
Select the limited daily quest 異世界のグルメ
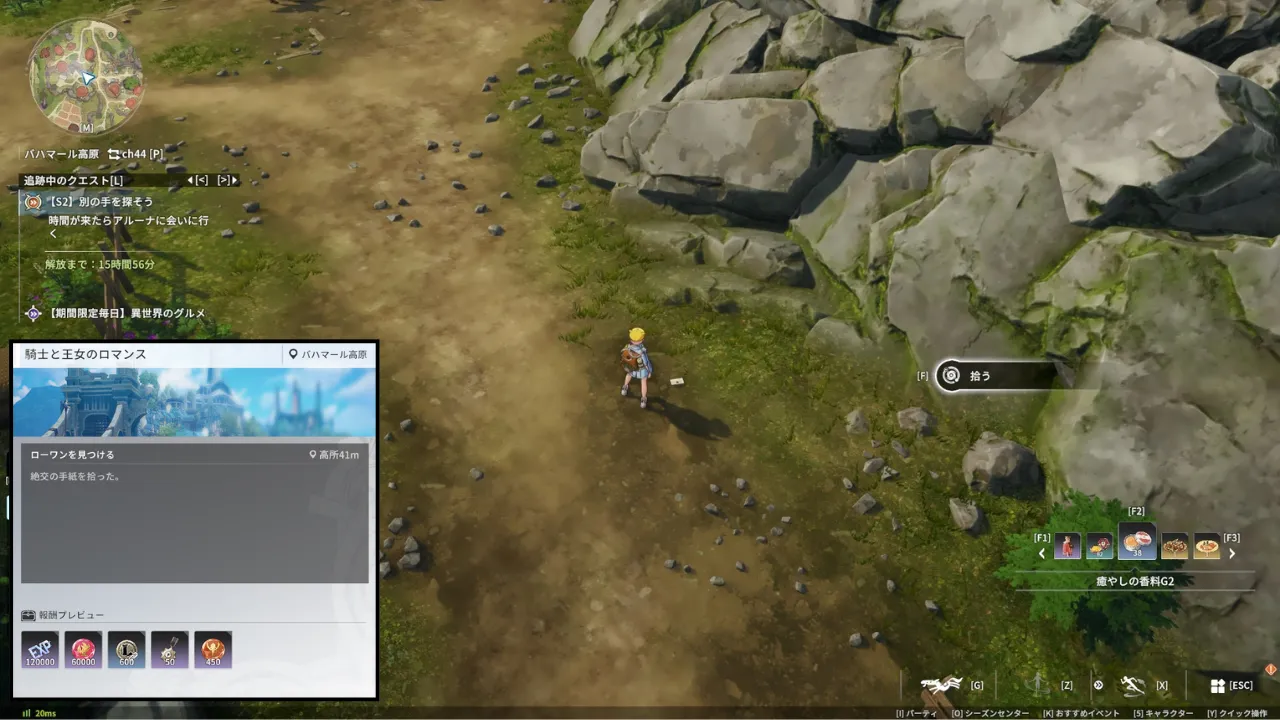tap(126, 313)
